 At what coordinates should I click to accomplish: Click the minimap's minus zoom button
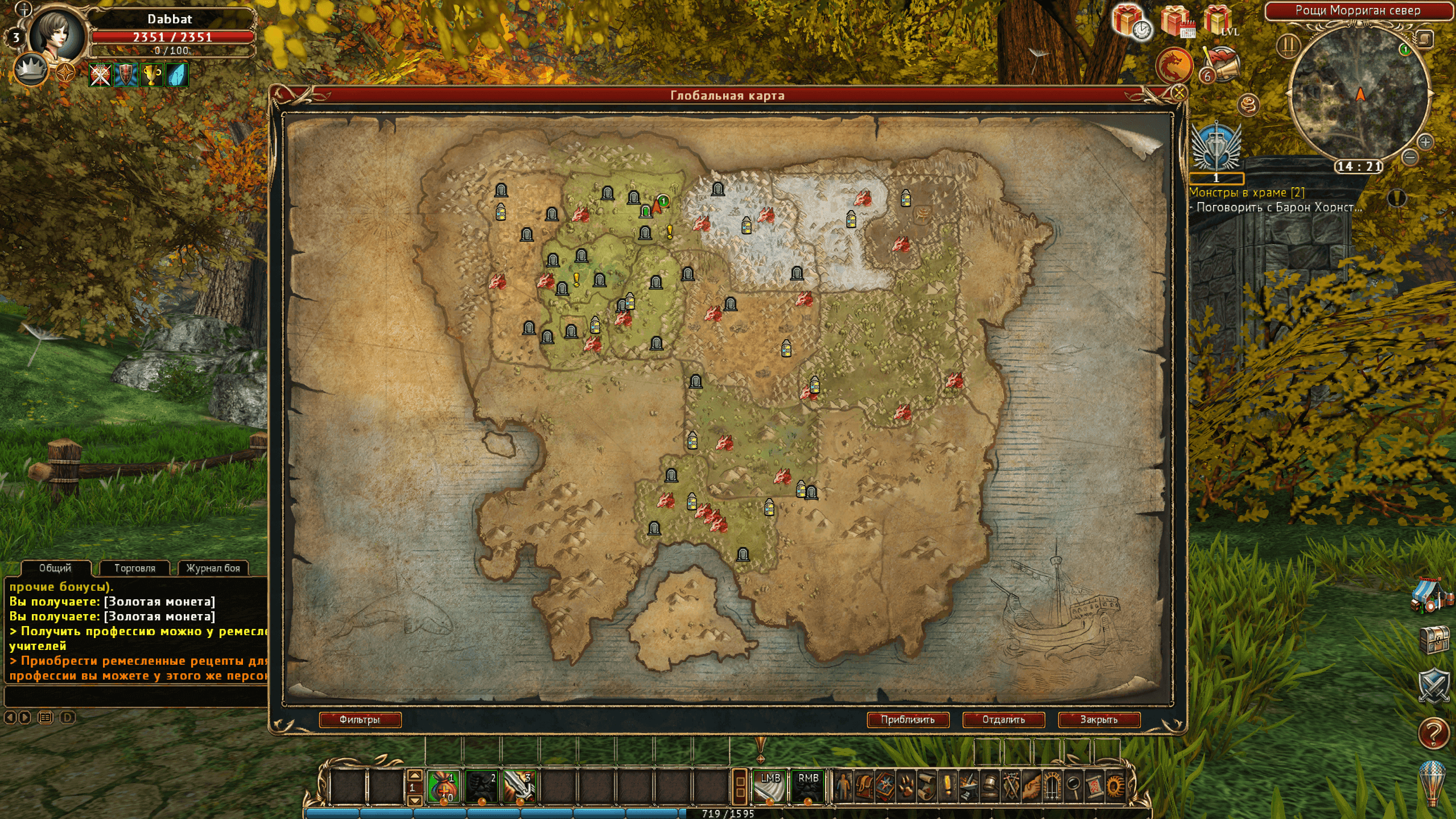click(x=1409, y=157)
